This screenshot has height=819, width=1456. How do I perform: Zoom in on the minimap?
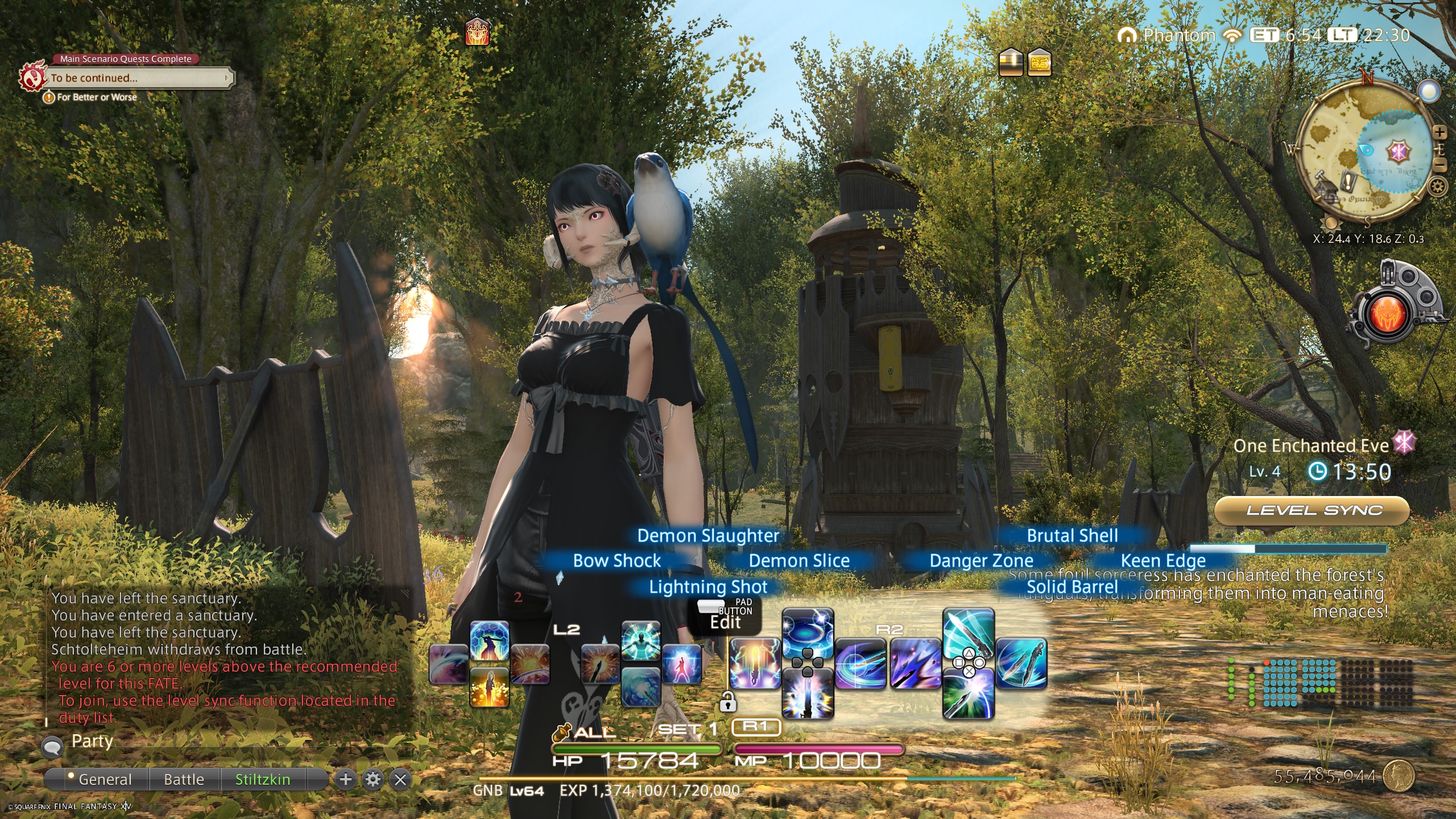click(x=1439, y=132)
